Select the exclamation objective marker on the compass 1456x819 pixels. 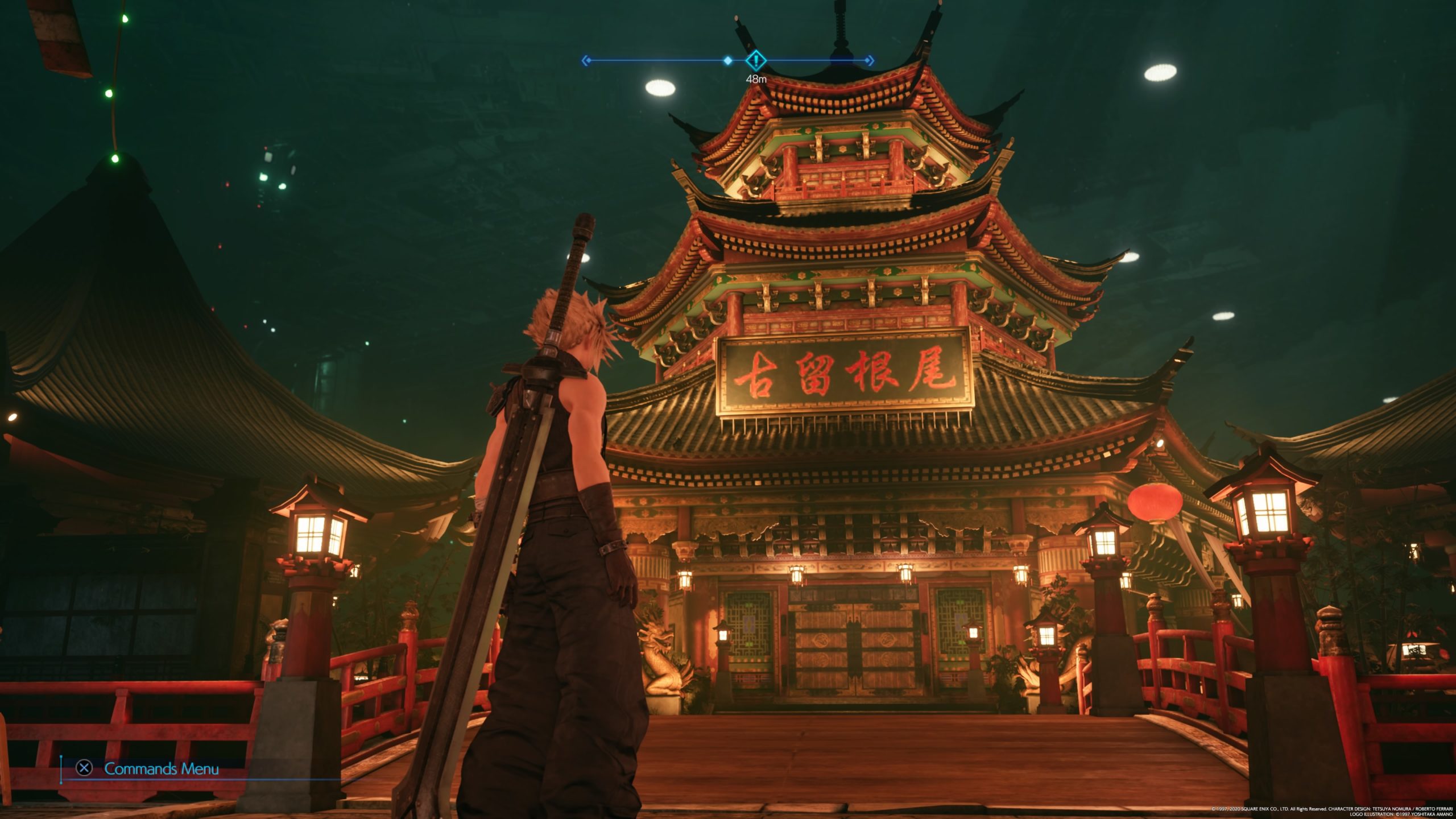point(755,60)
